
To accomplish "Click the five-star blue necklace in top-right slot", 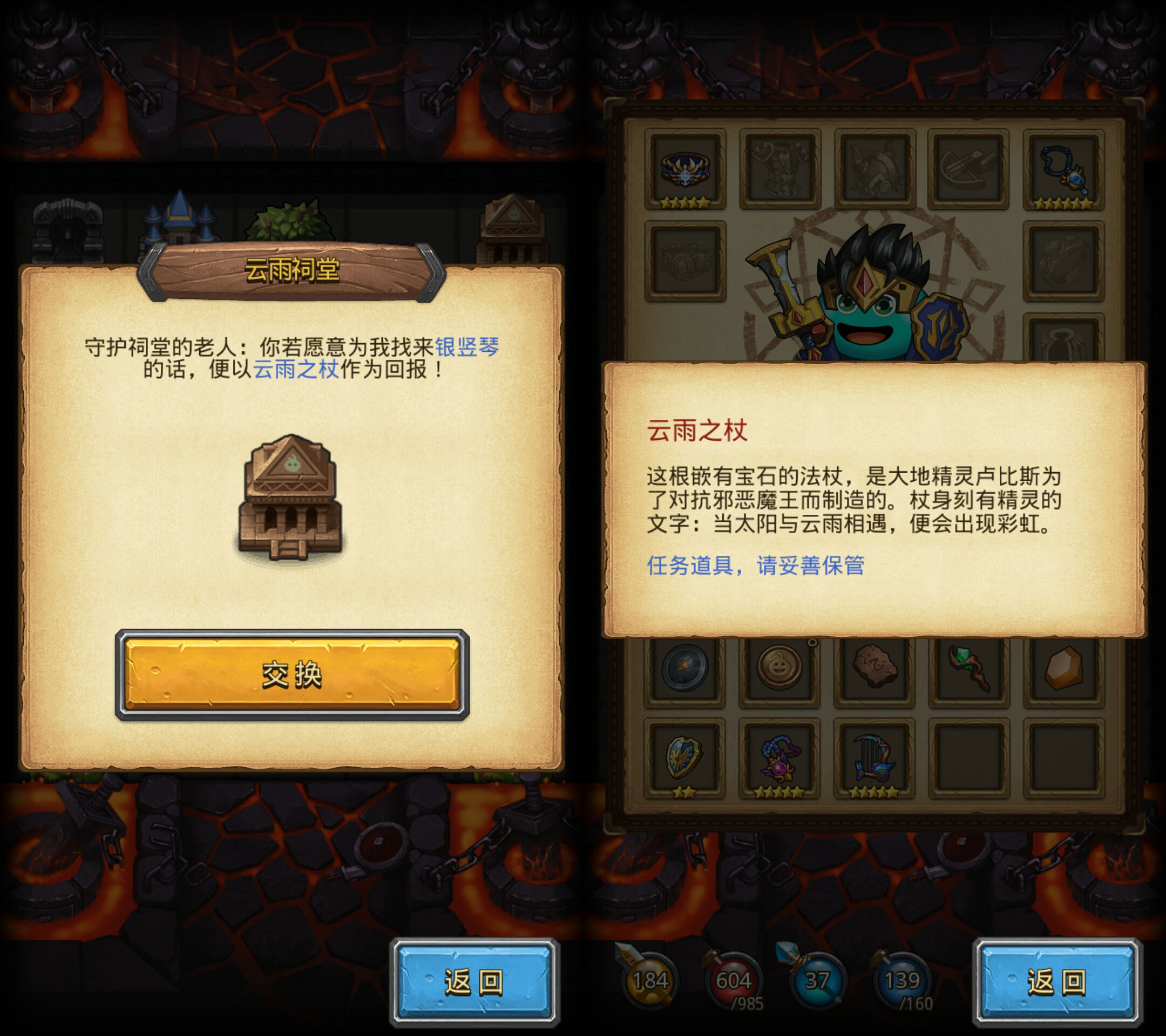I will click(1063, 168).
